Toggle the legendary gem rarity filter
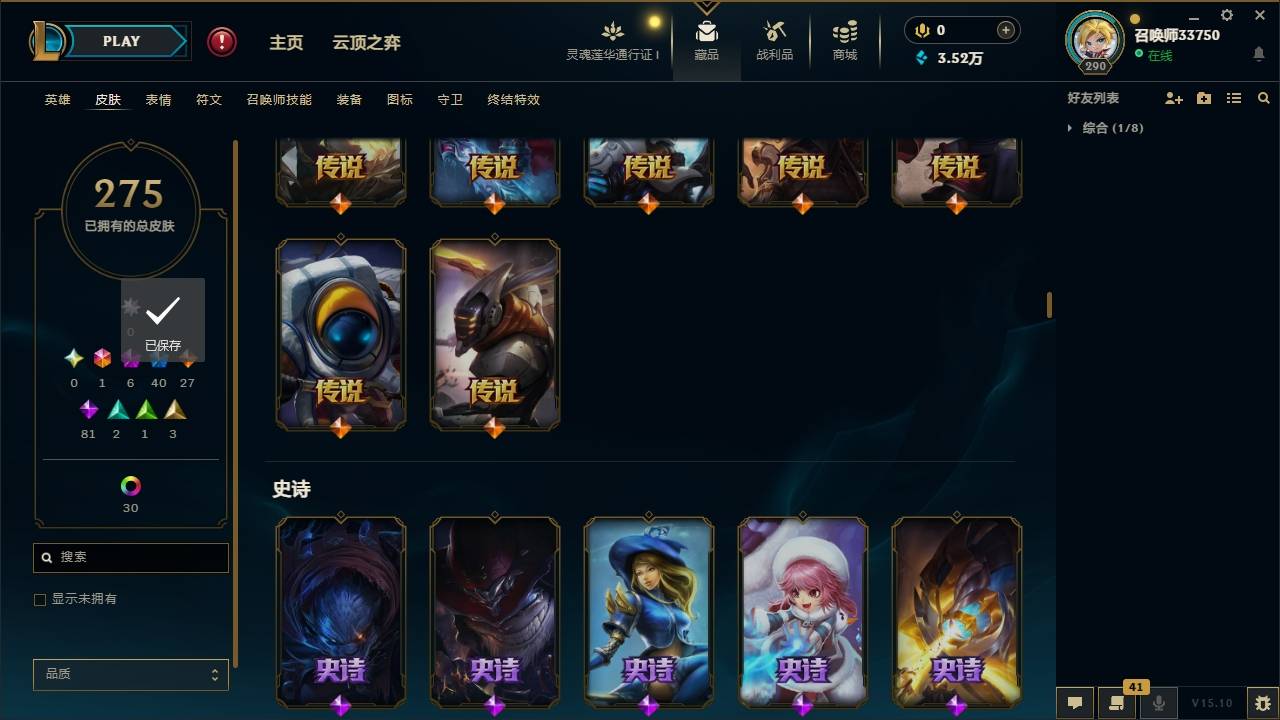This screenshot has width=1280, height=720. [x=186, y=357]
